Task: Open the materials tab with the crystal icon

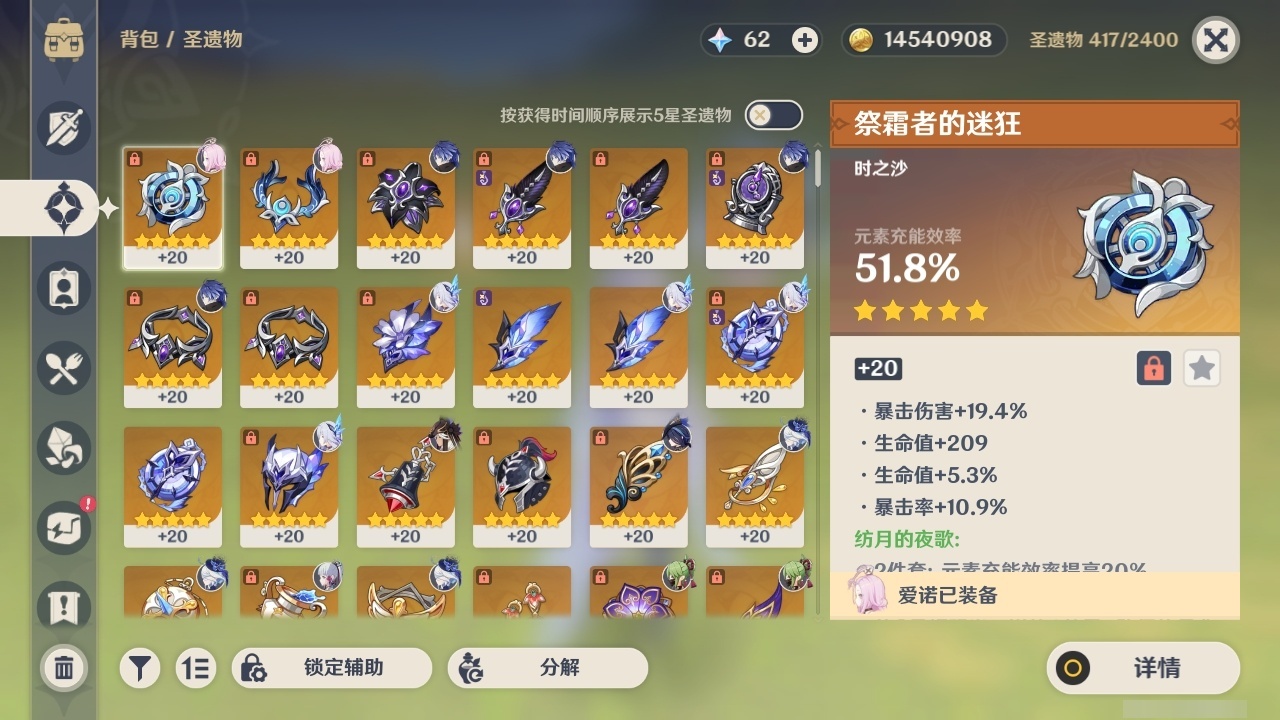Action: pos(62,448)
